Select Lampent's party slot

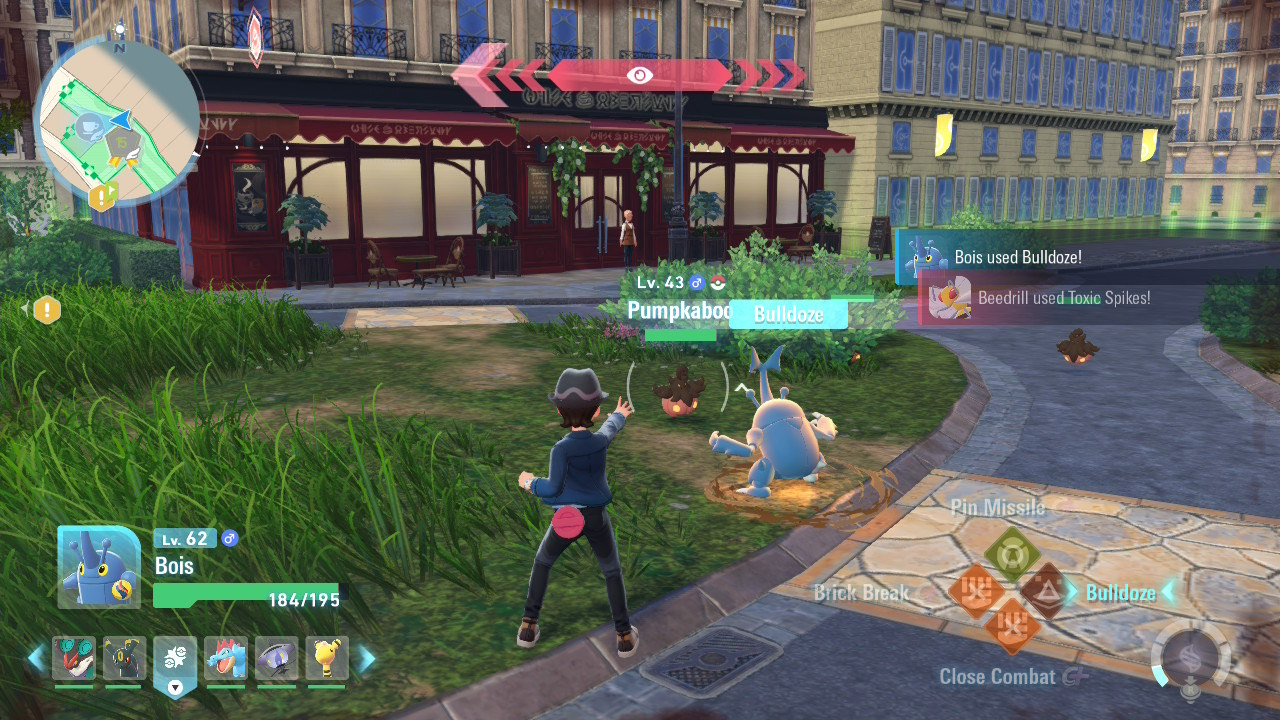(x=274, y=658)
